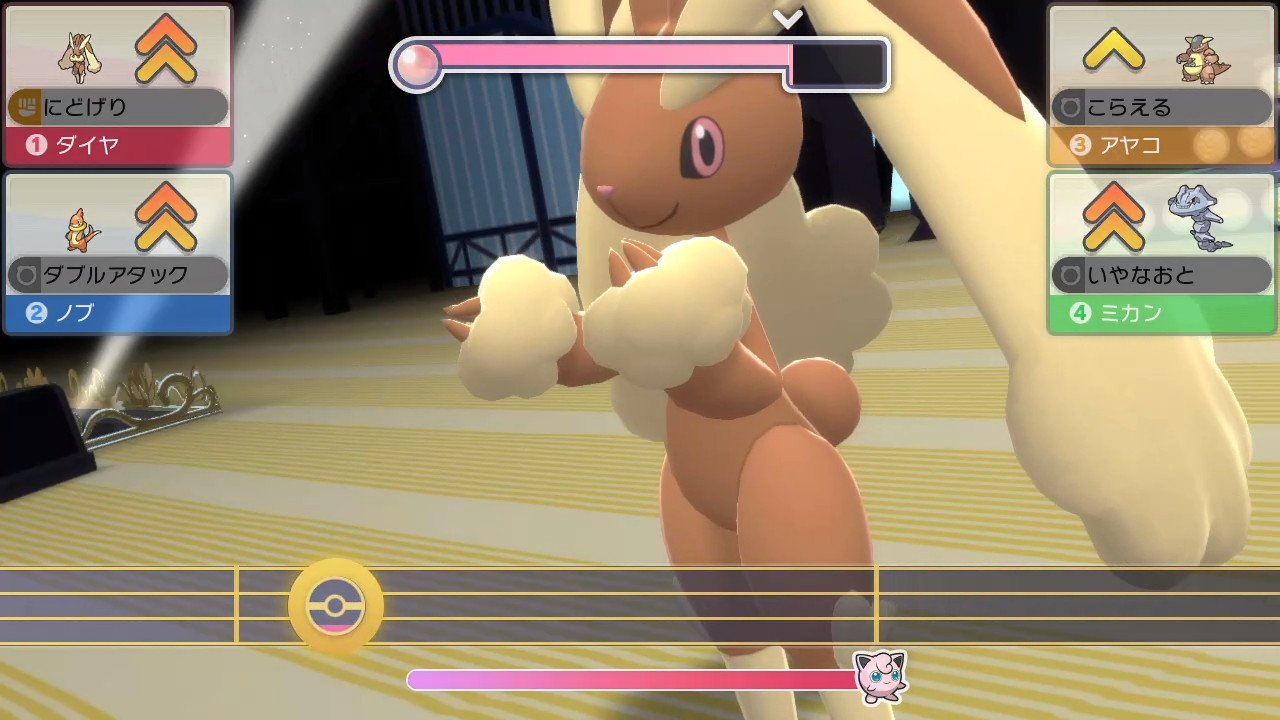Toggle the orange arrows on Mikan's panel
1280x720 pixels.
click(x=1113, y=218)
